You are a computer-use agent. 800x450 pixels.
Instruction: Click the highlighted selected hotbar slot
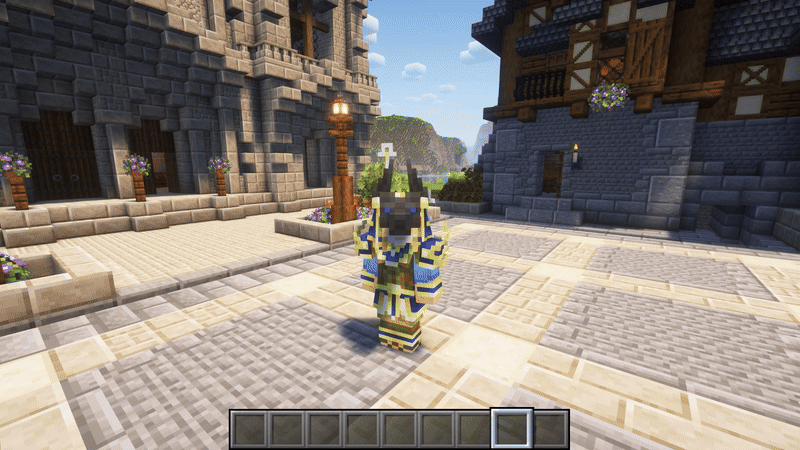(x=513, y=428)
